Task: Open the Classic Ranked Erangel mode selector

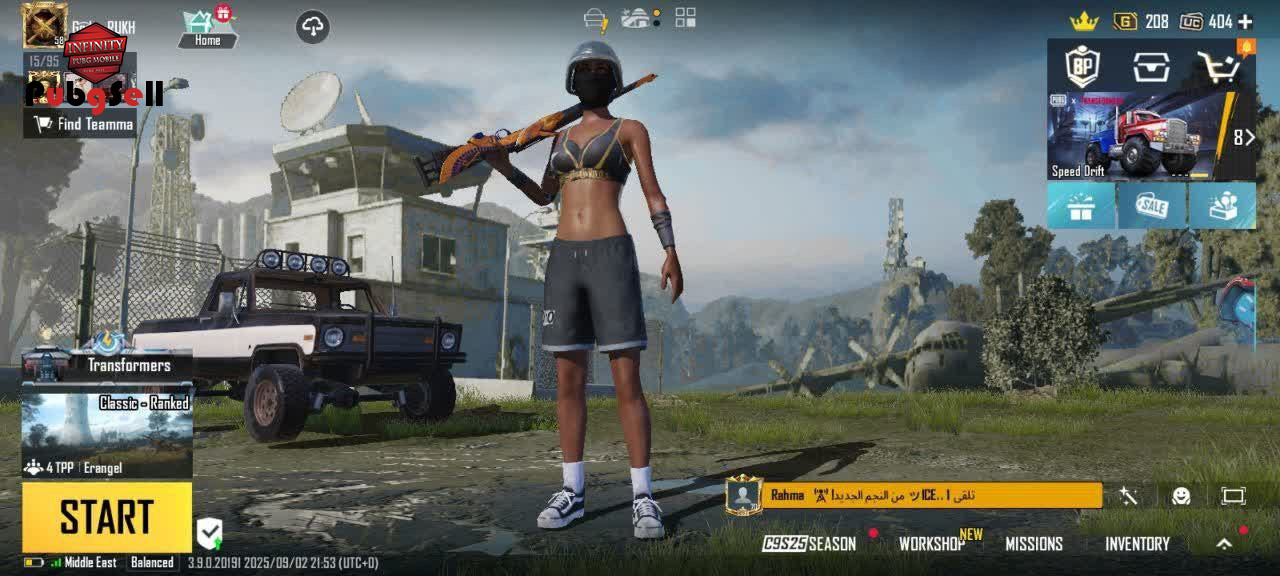Action: coord(106,435)
